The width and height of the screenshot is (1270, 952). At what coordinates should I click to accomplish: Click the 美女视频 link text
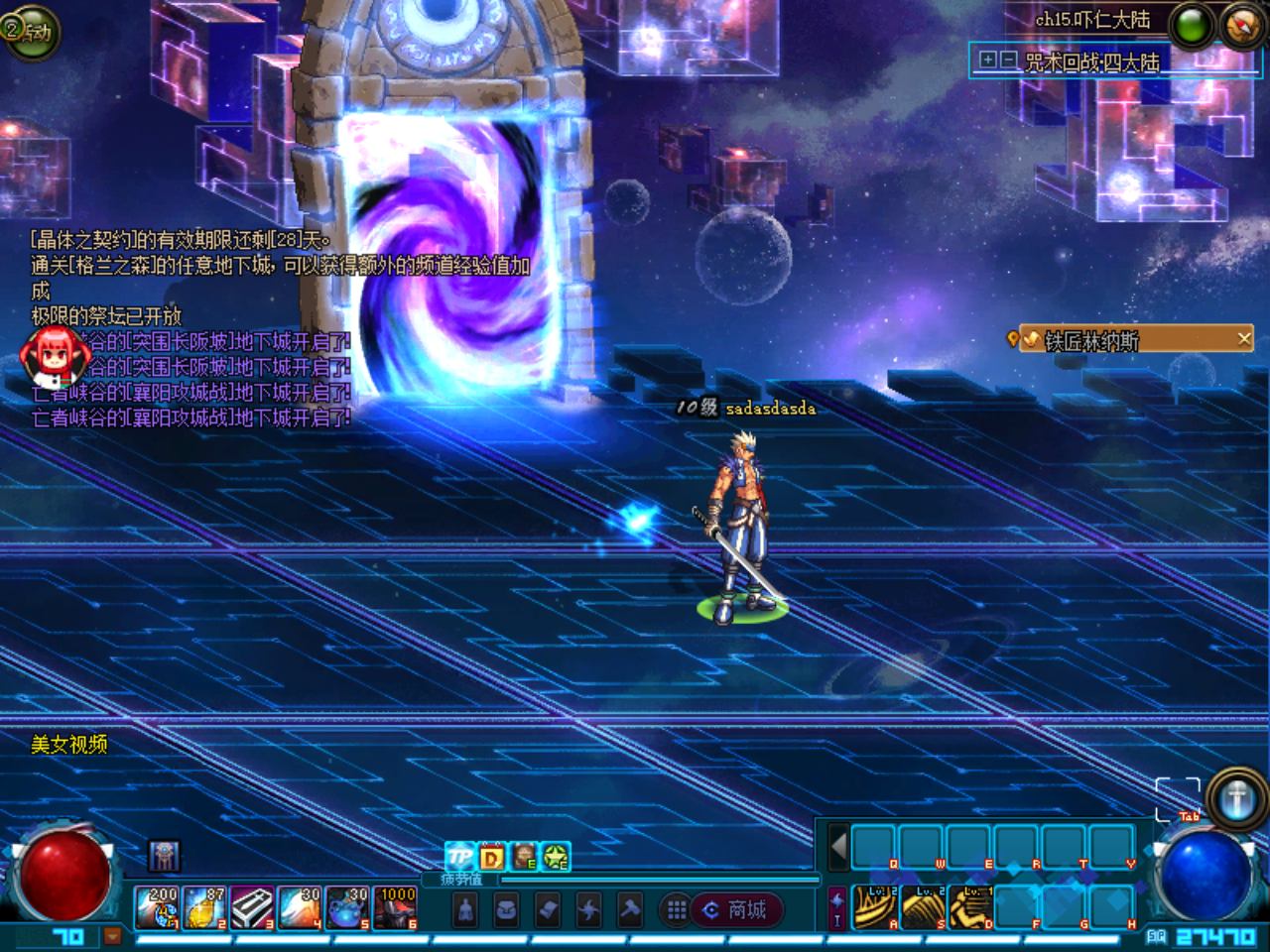pos(68,744)
